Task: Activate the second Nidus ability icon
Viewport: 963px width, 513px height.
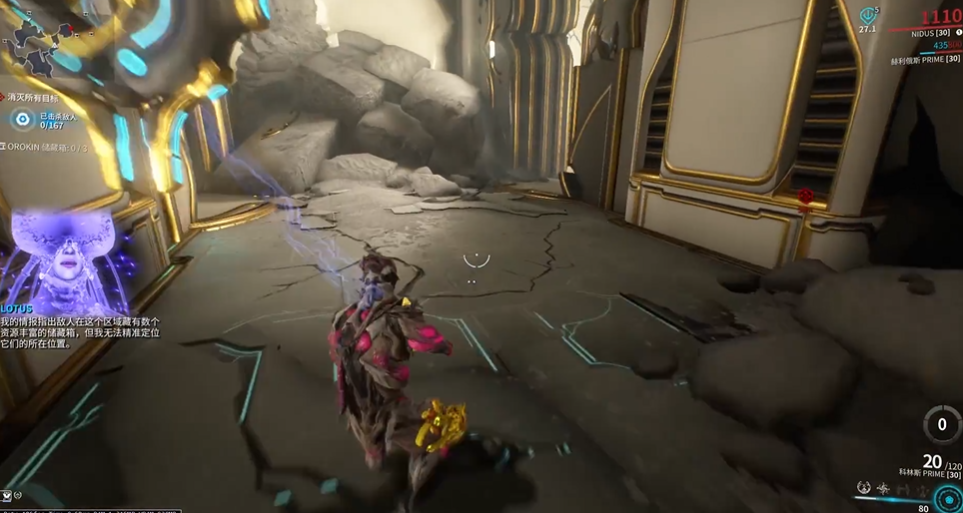Action: click(883, 488)
